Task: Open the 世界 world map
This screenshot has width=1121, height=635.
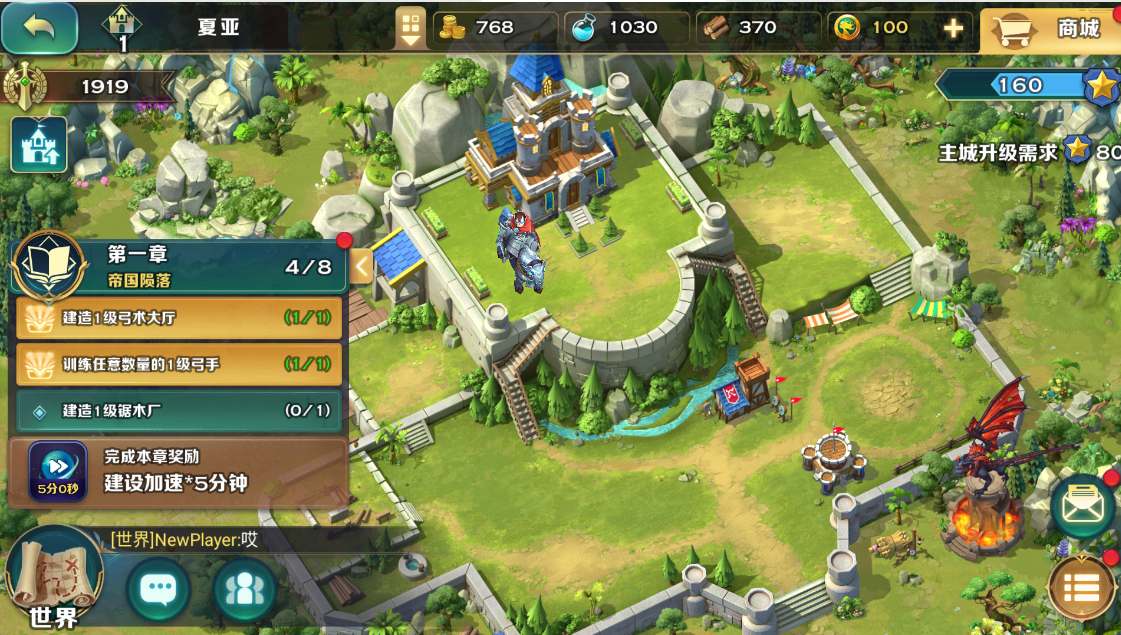Action: coord(54,580)
